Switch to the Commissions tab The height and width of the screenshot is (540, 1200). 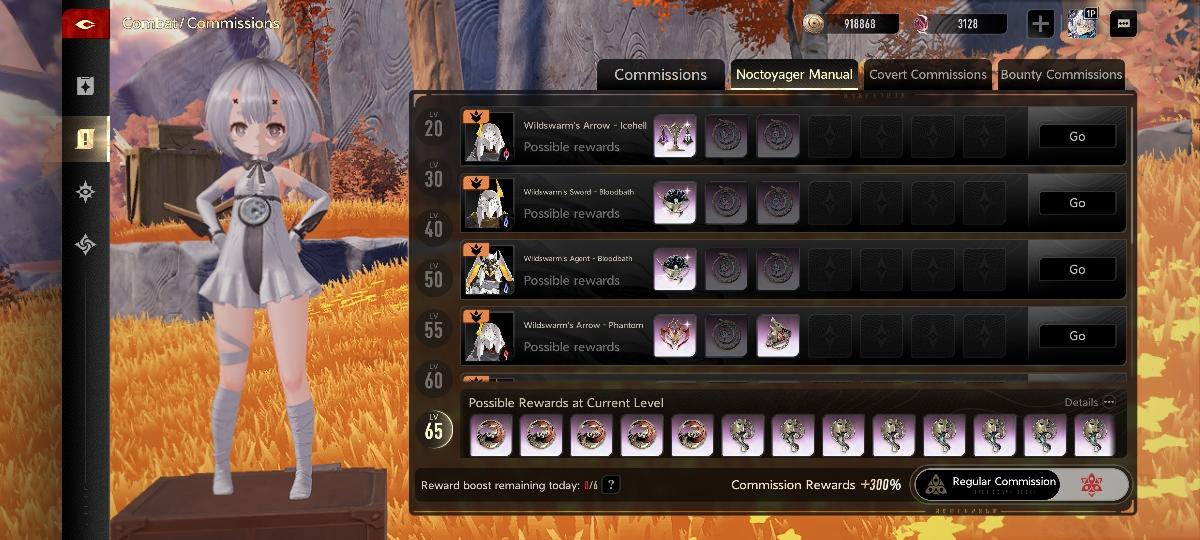(x=660, y=75)
